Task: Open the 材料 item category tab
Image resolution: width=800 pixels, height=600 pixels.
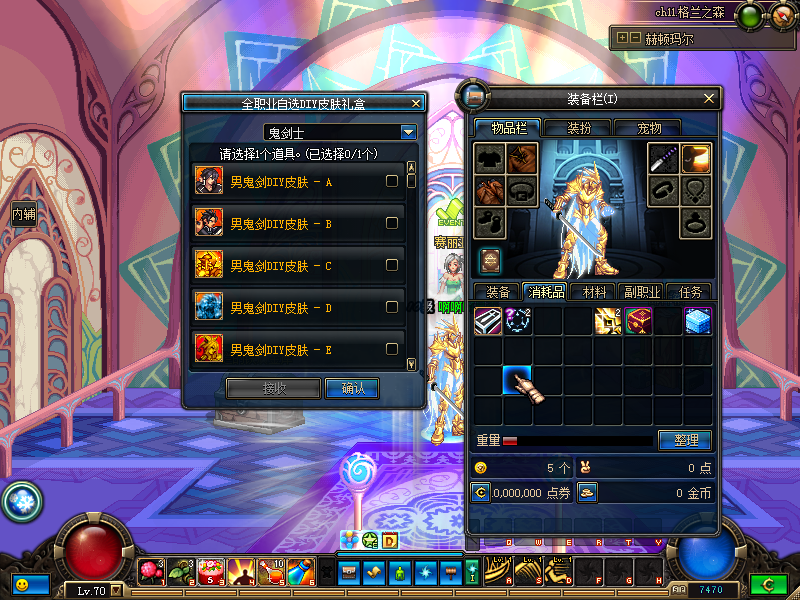Action: click(x=594, y=292)
